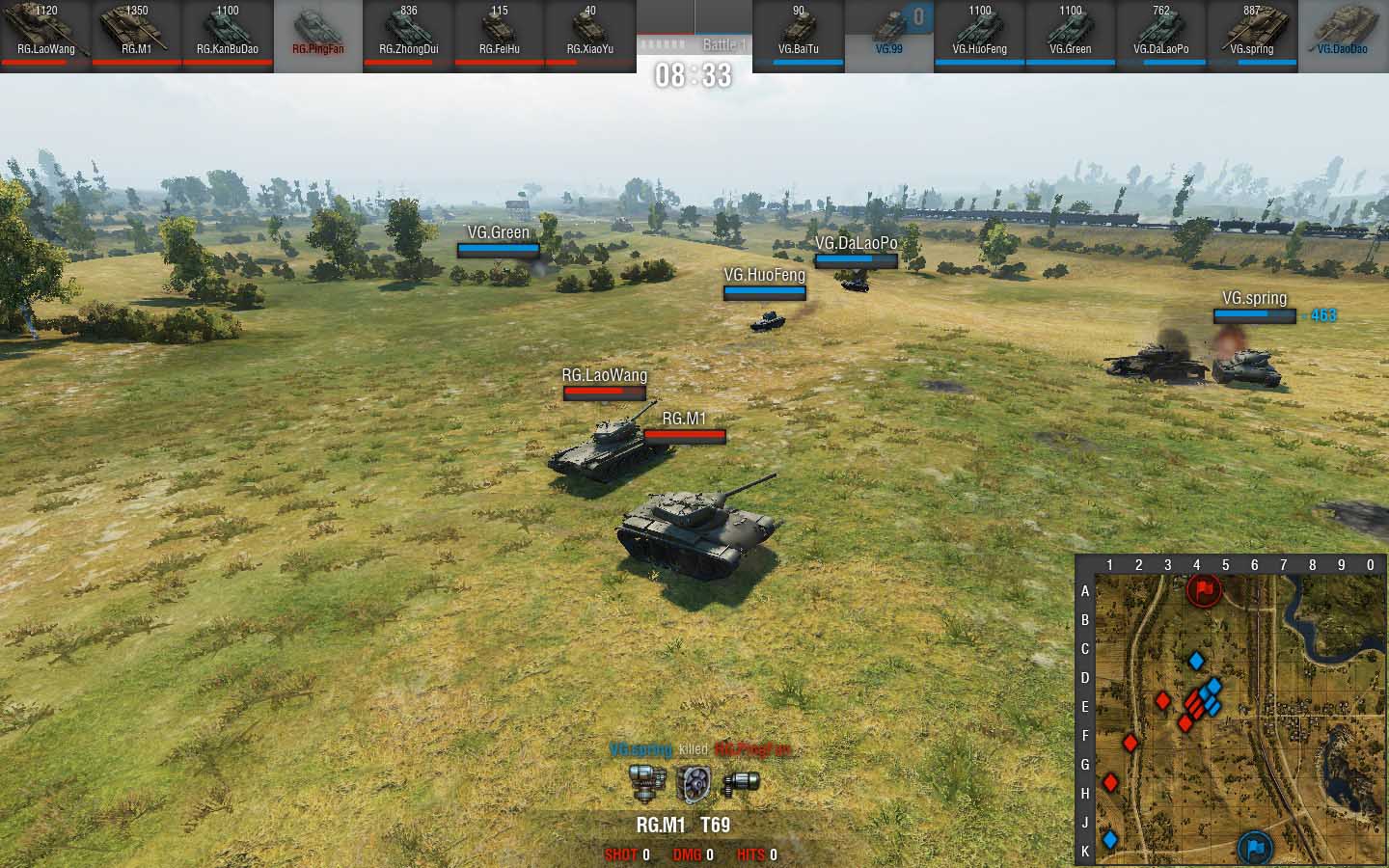Choose VG.DaLaoPo in the team bar
This screenshot has width=1389, height=868.
point(1160,35)
